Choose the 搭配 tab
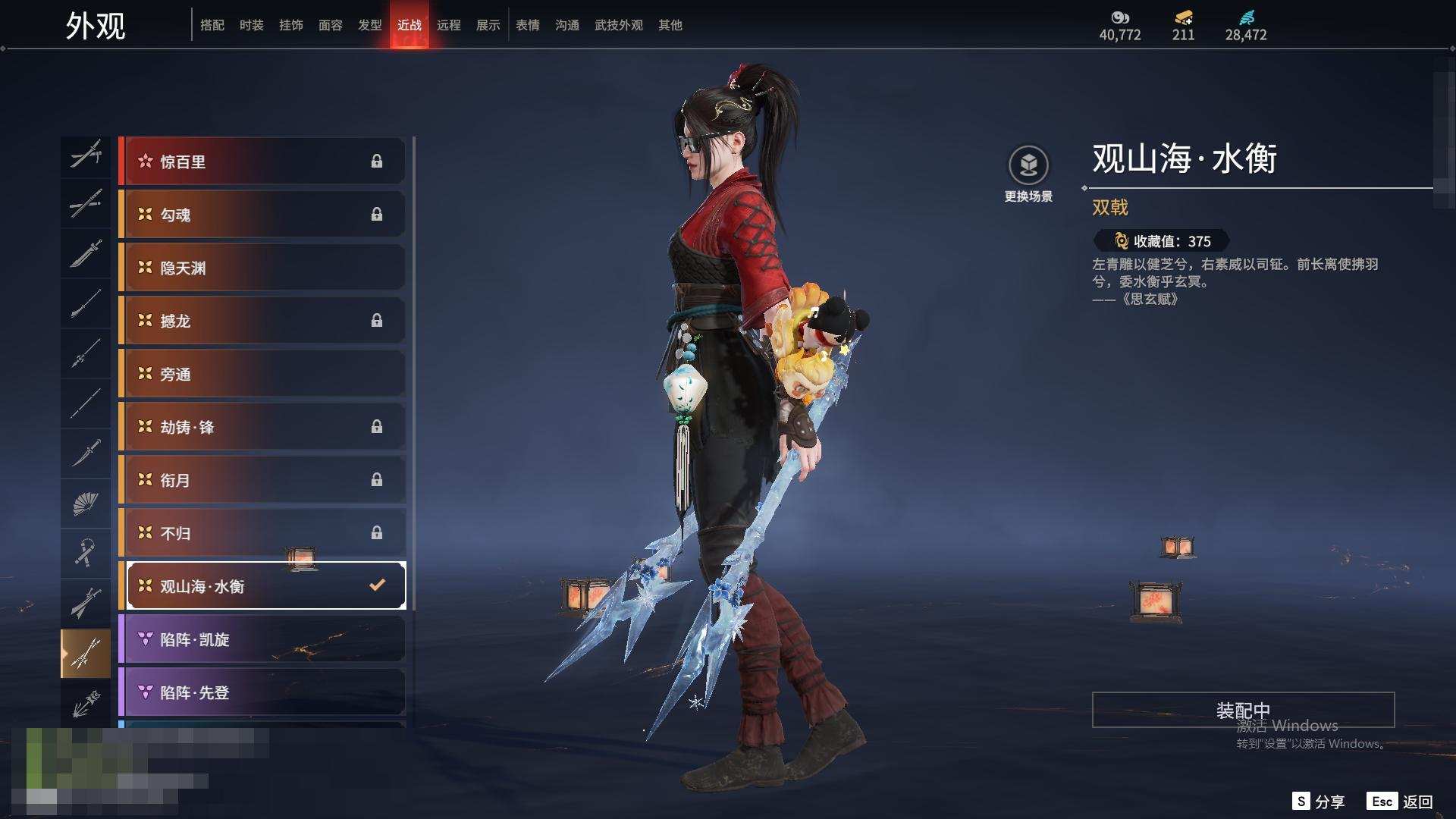 tap(212, 25)
